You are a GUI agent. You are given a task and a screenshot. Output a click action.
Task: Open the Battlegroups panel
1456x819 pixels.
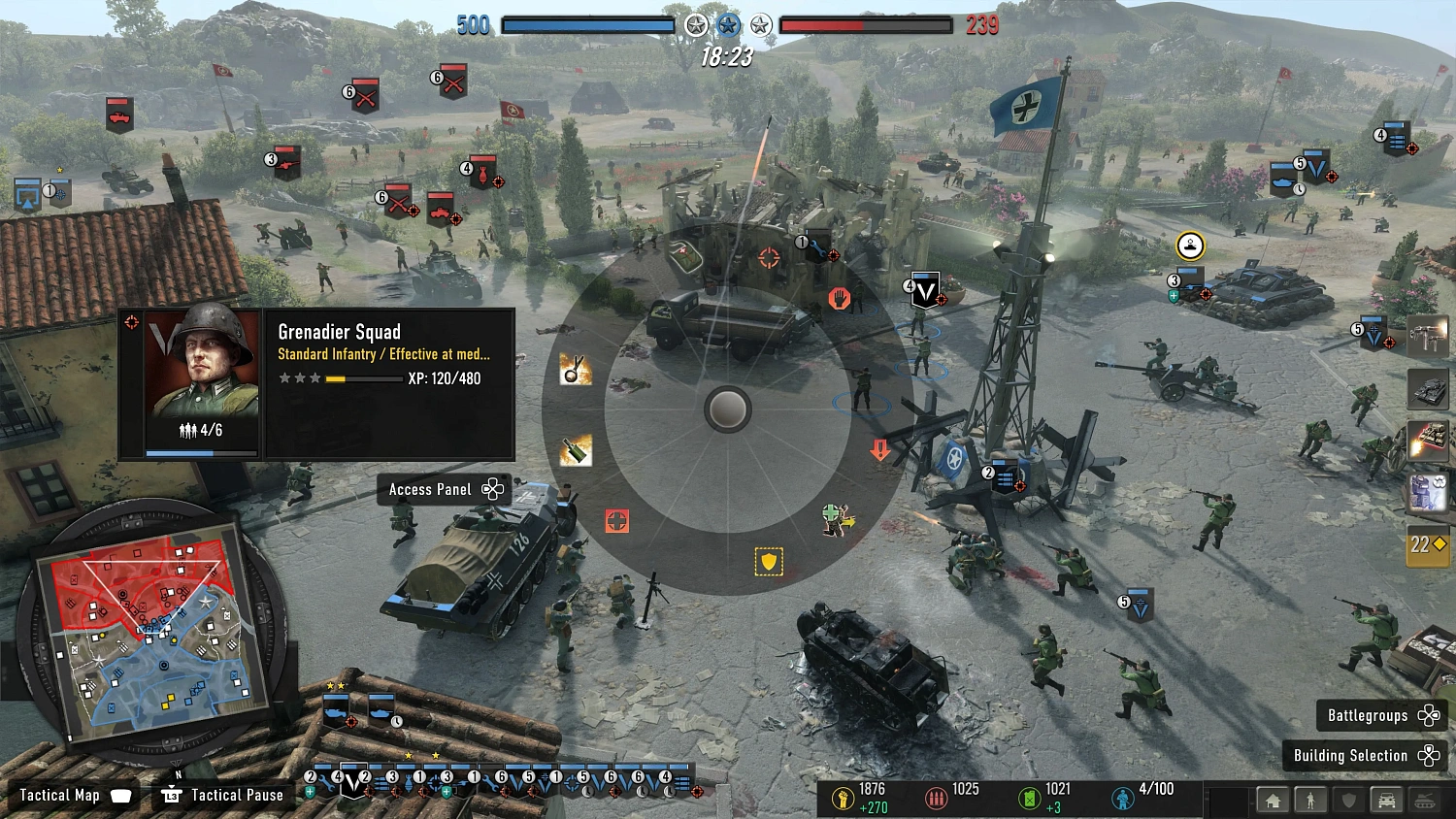(1369, 715)
